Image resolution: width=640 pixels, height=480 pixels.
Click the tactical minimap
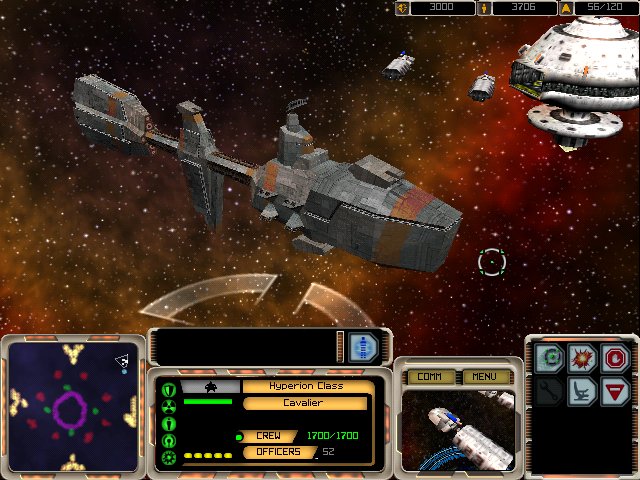71,406
